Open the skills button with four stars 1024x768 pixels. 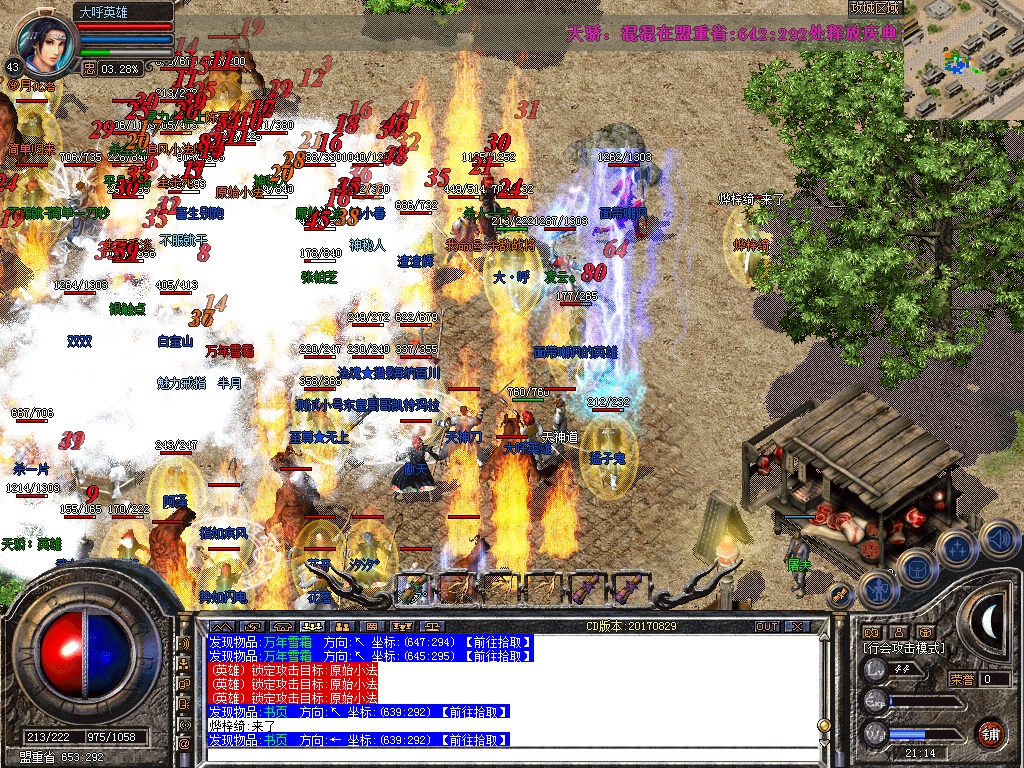pyautogui.click(x=957, y=548)
